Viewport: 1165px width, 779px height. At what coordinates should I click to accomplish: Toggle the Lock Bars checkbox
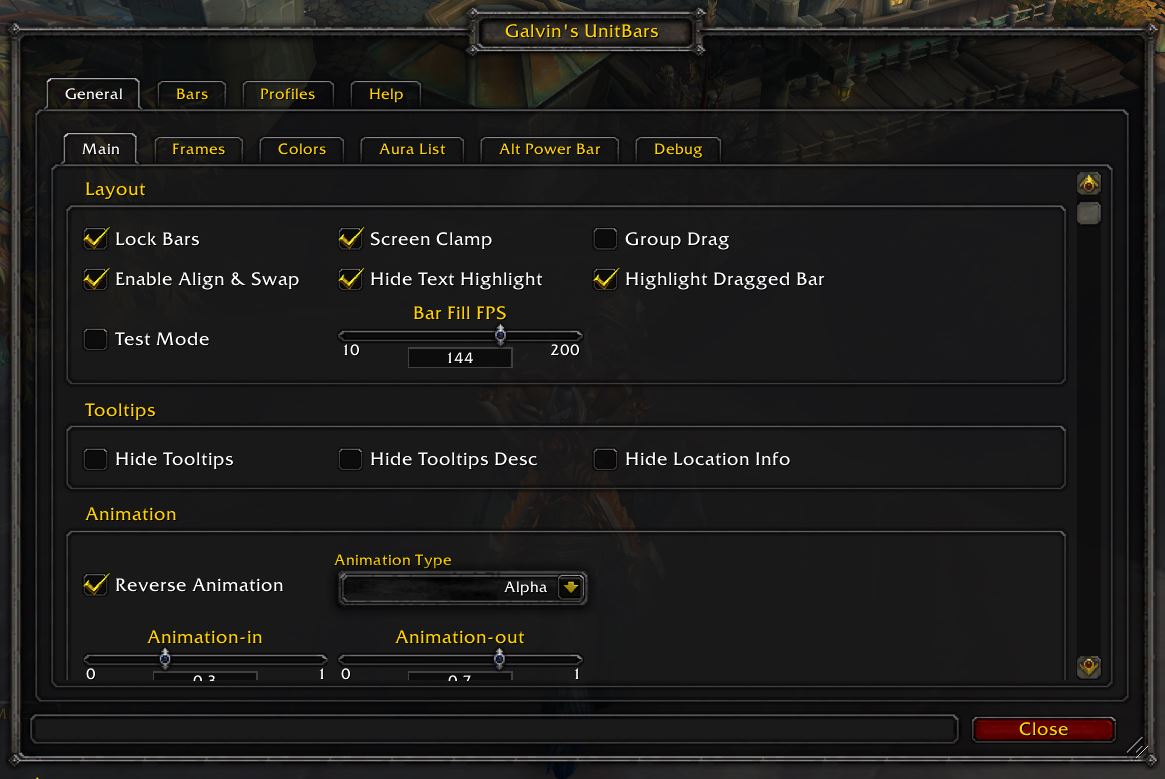coord(96,239)
